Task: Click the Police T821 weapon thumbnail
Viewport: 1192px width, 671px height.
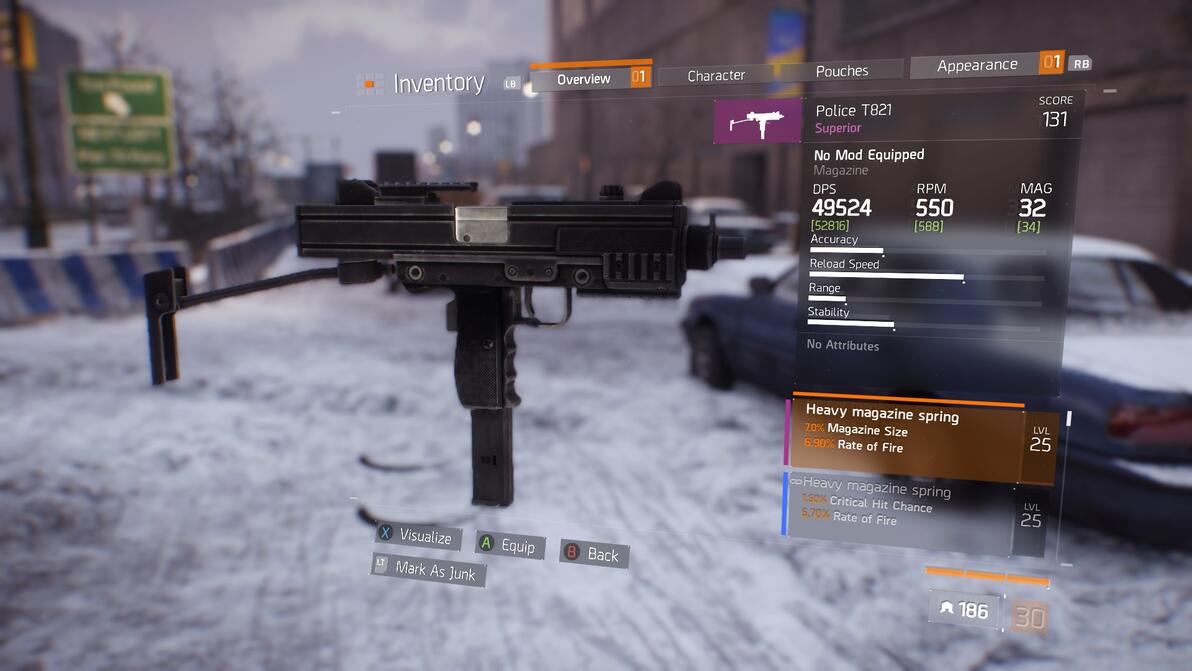Action: [757, 121]
